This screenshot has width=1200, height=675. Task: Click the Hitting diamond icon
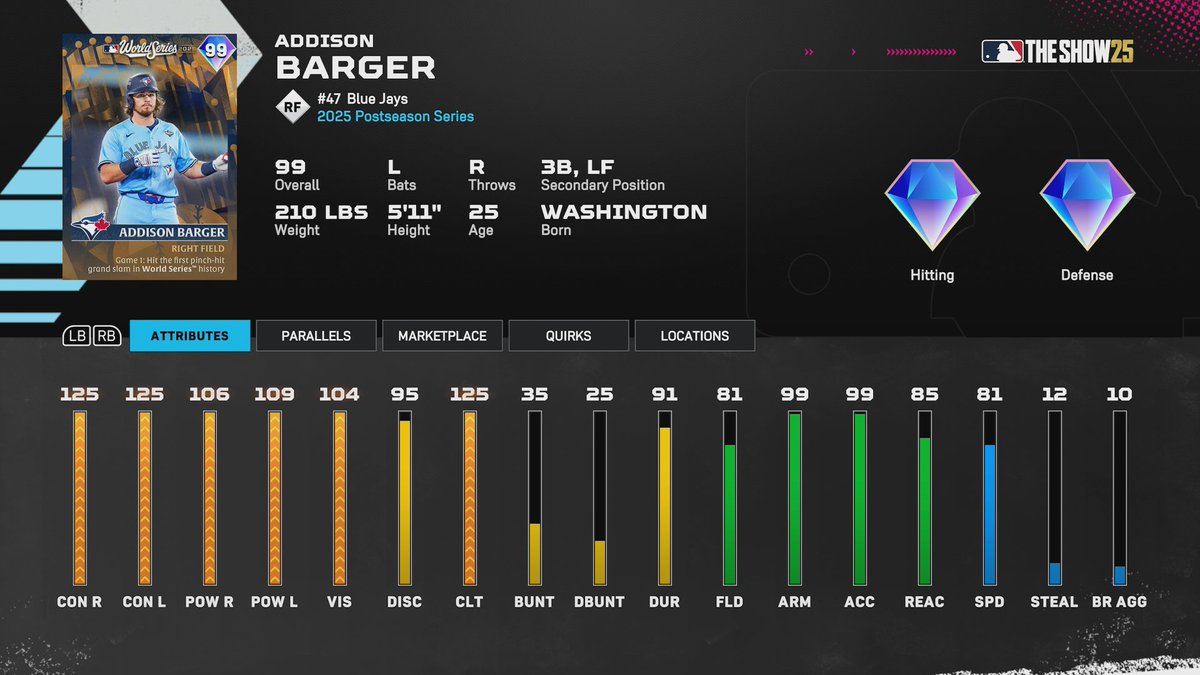932,204
